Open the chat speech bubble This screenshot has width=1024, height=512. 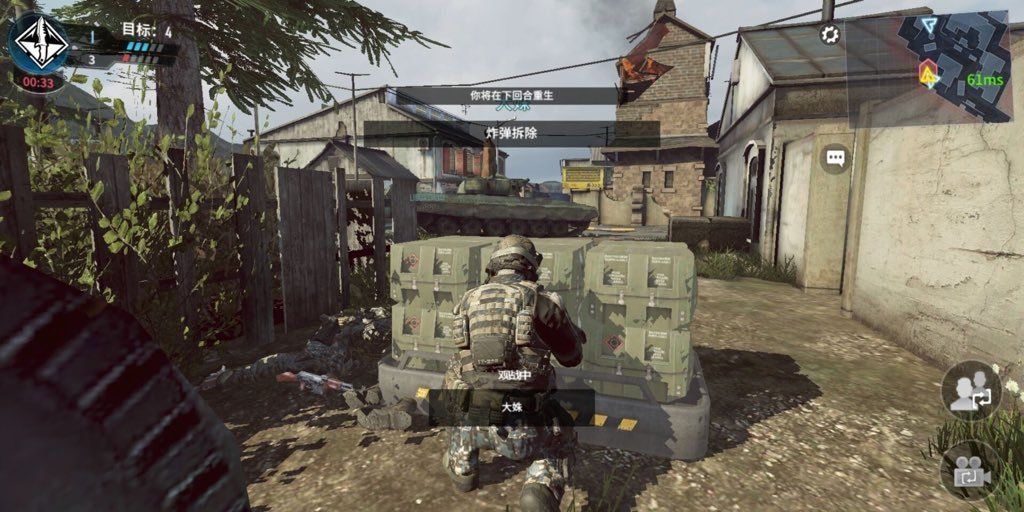[835, 158]
